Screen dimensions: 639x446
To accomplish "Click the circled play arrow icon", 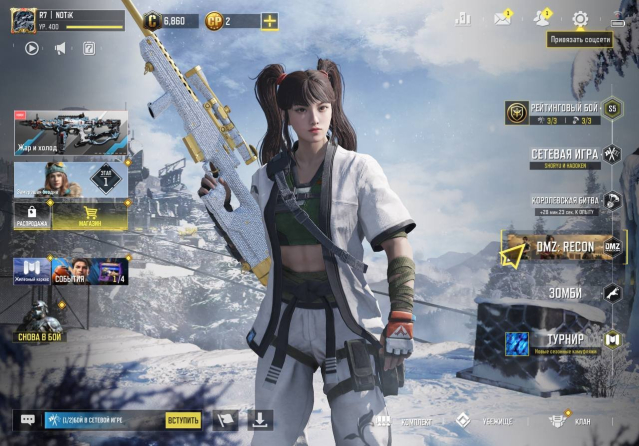I will [x=31, y=47].
